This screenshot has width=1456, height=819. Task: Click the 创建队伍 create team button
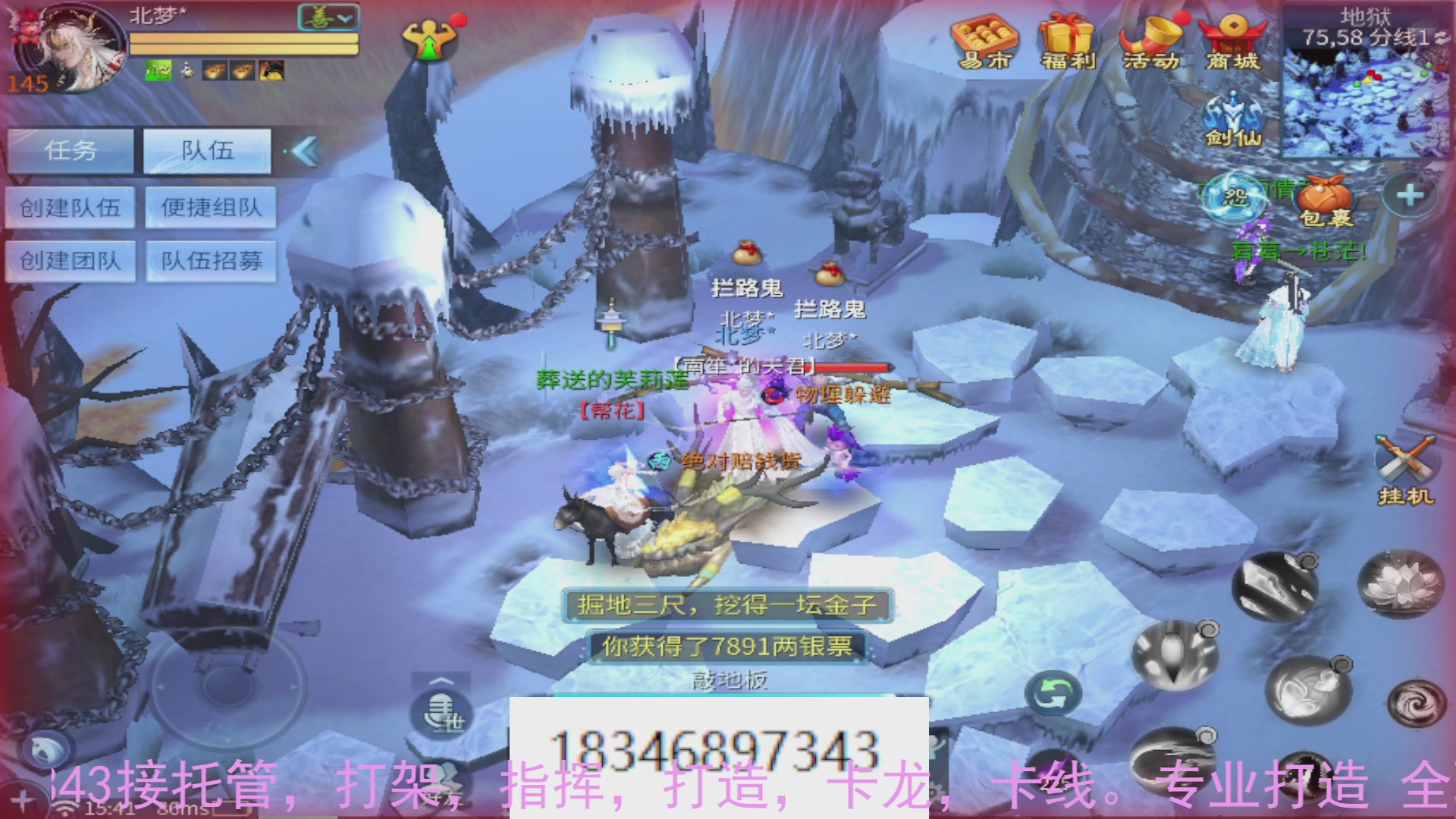[x=71, y=207]
